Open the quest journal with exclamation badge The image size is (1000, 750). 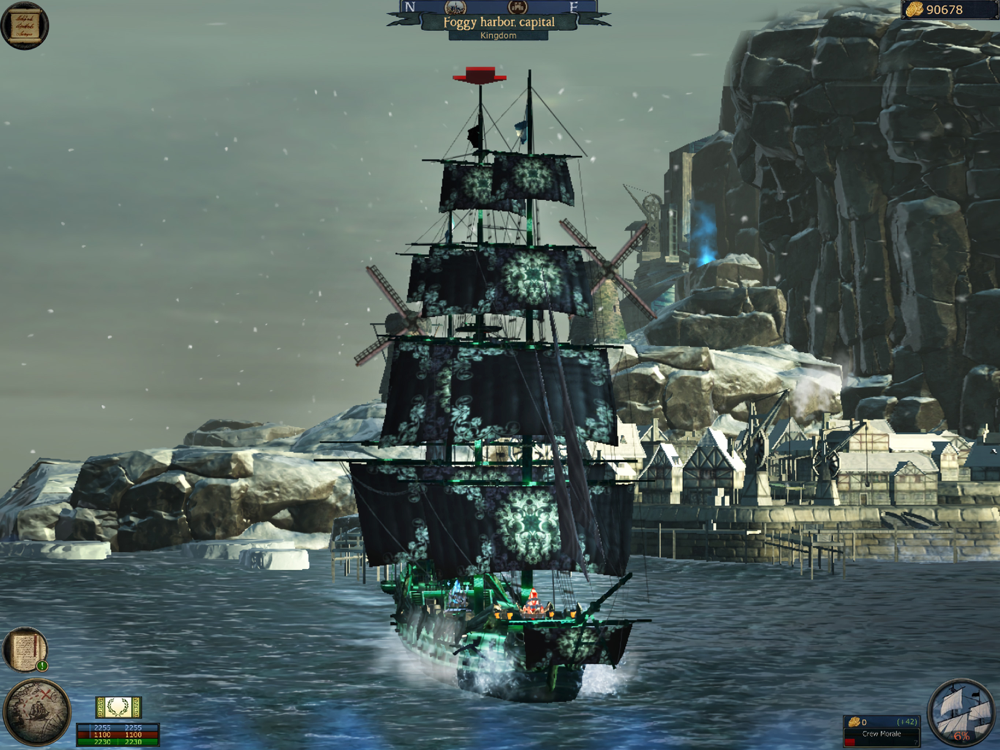coord(25,649)
